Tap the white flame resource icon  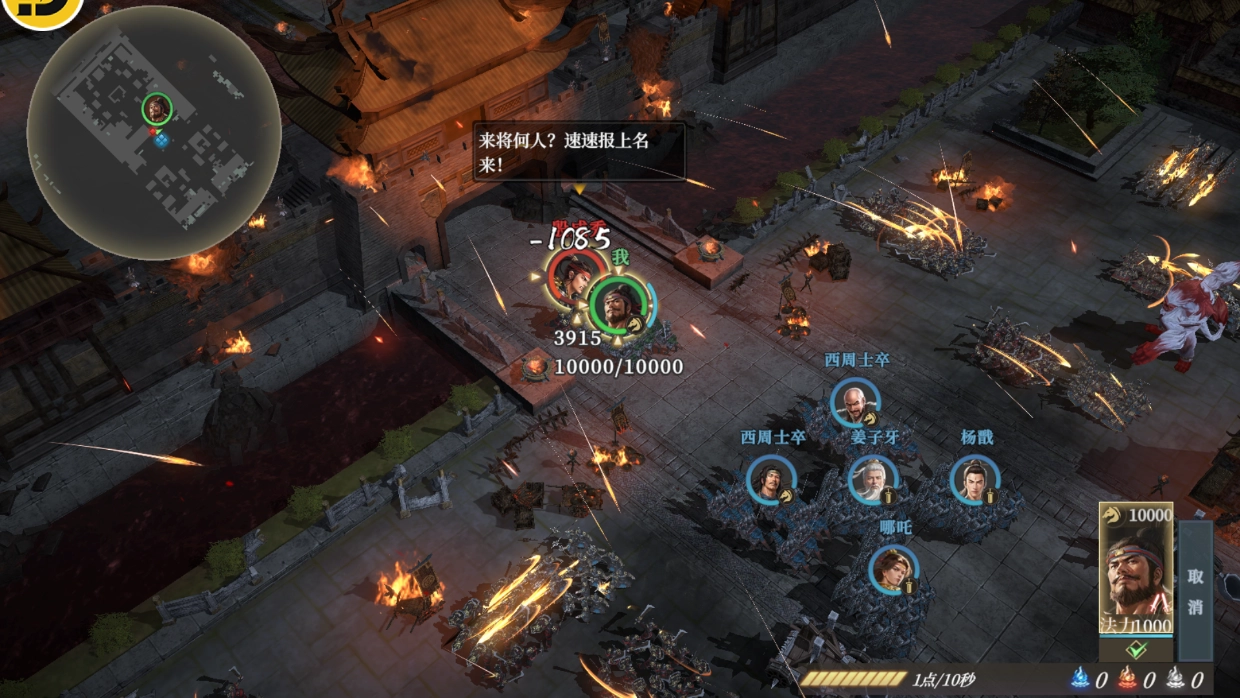click(x=1176, y=680)
